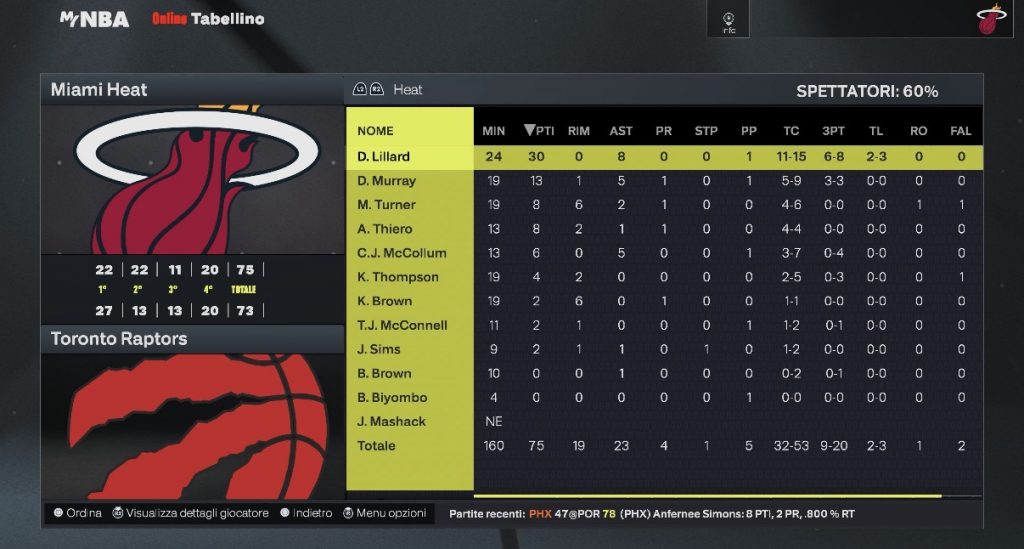
Task: Select J. Mashack's row
Action: point(390,421)
